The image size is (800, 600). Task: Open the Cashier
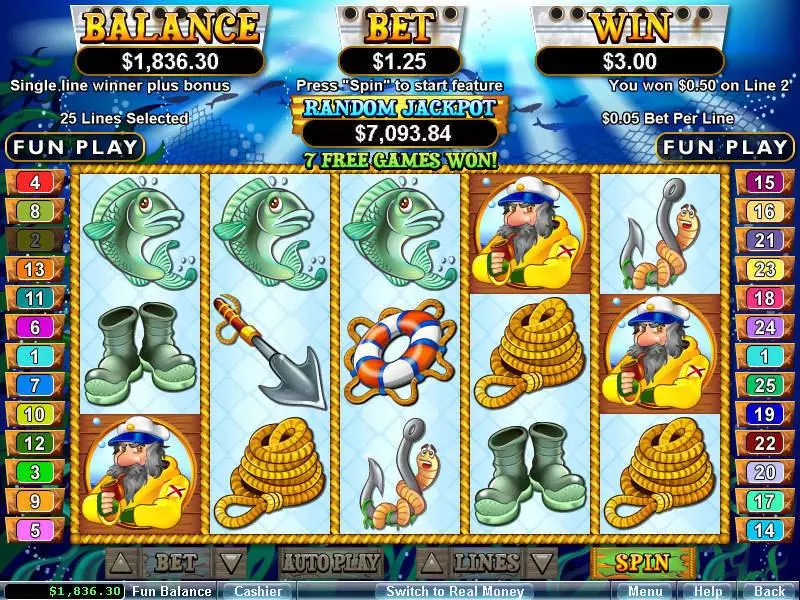click(257, 591)
